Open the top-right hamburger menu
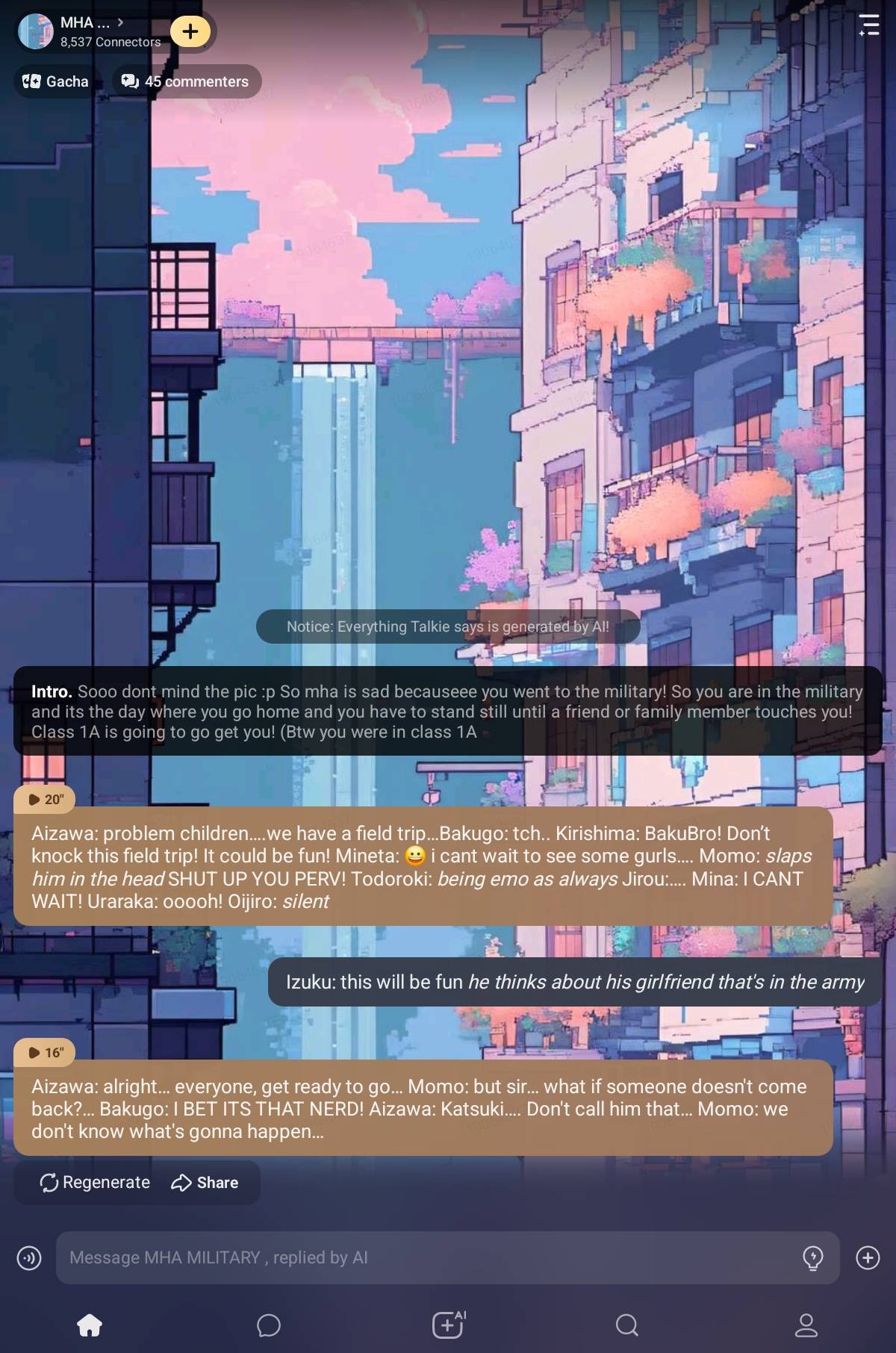 tap(868, 25)
